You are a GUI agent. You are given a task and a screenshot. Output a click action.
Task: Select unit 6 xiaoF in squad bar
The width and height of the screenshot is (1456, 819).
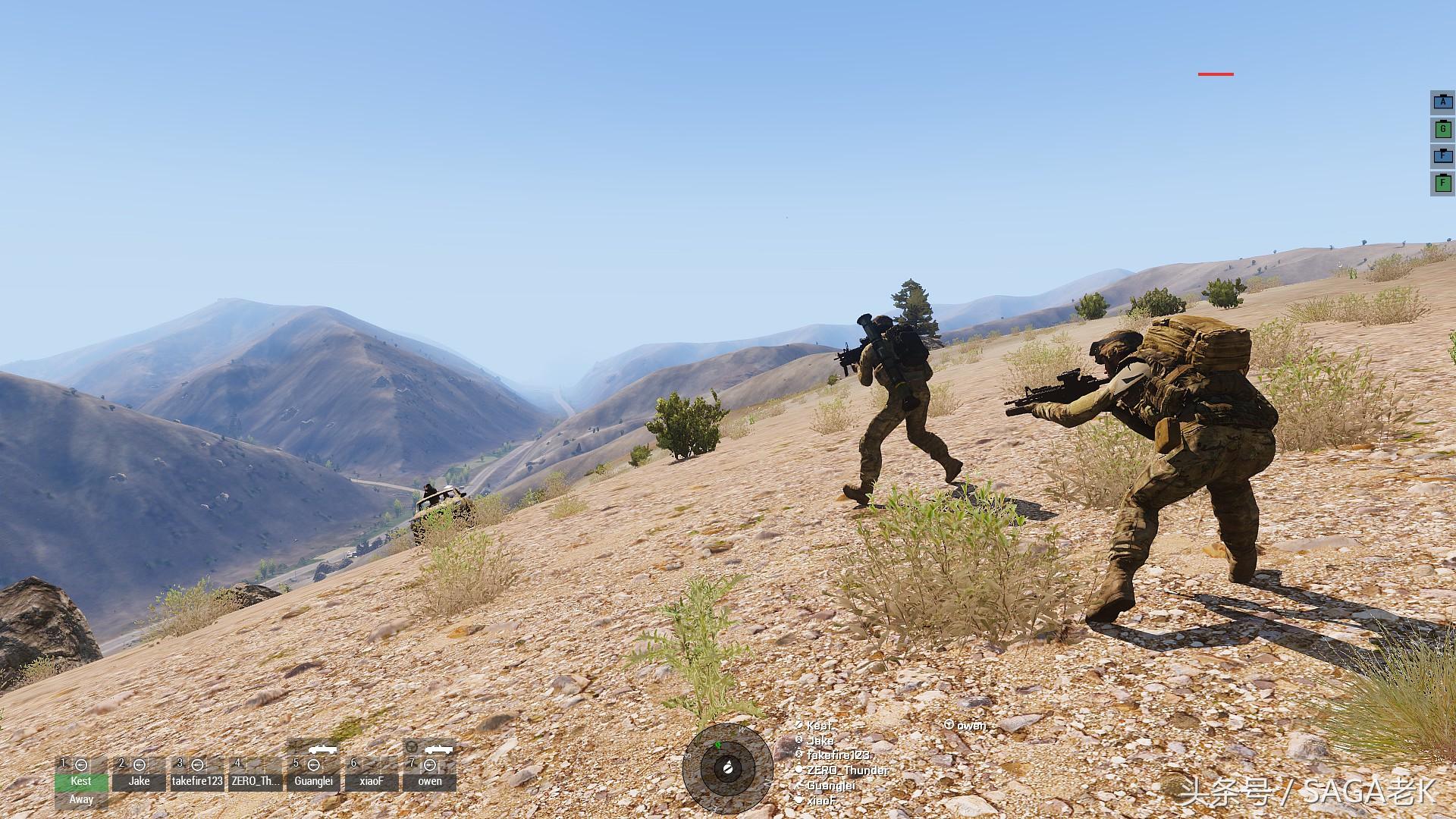pos(371,780)
